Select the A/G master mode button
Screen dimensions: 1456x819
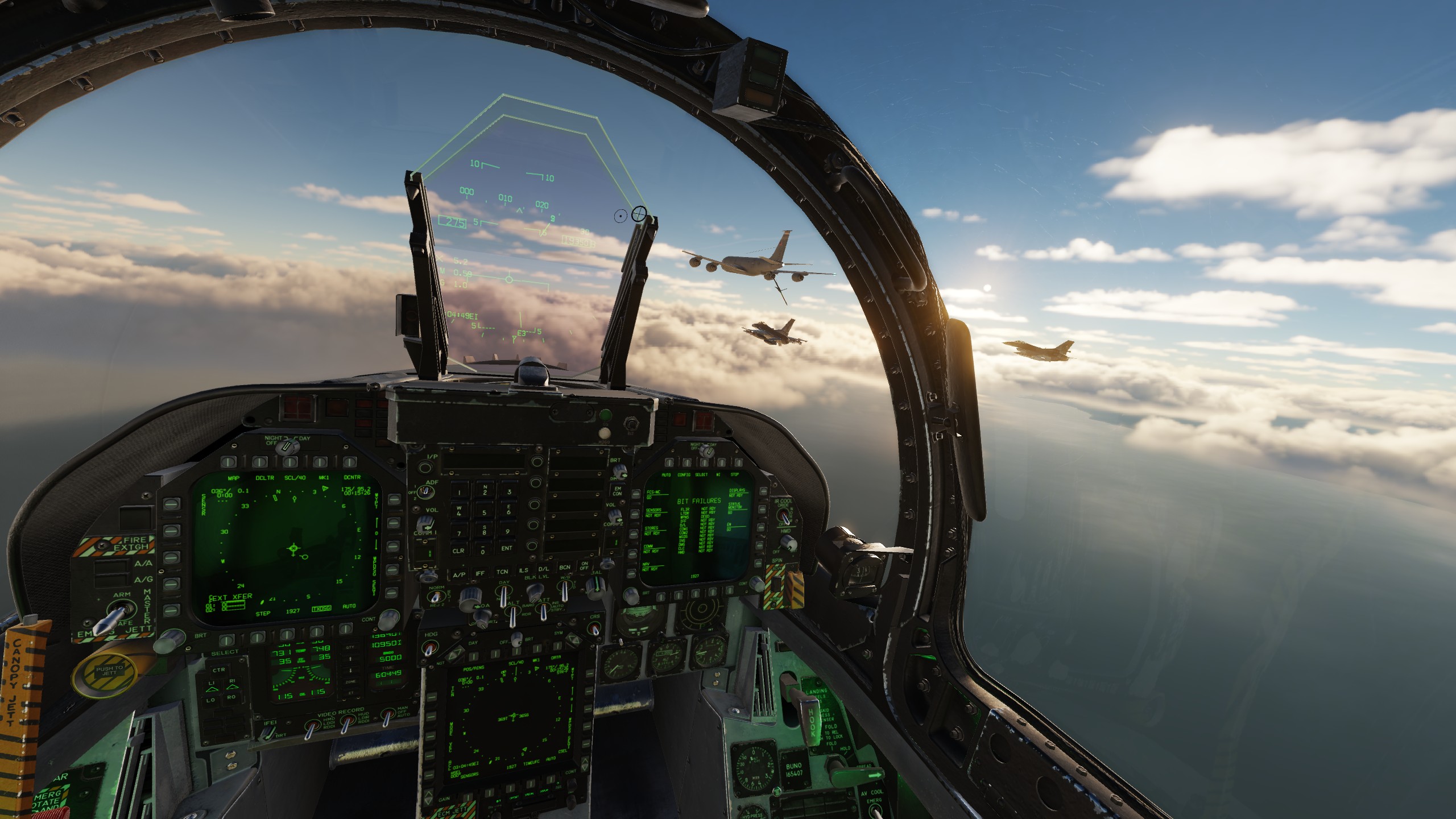pyautogui.click(x=110, y=580)
